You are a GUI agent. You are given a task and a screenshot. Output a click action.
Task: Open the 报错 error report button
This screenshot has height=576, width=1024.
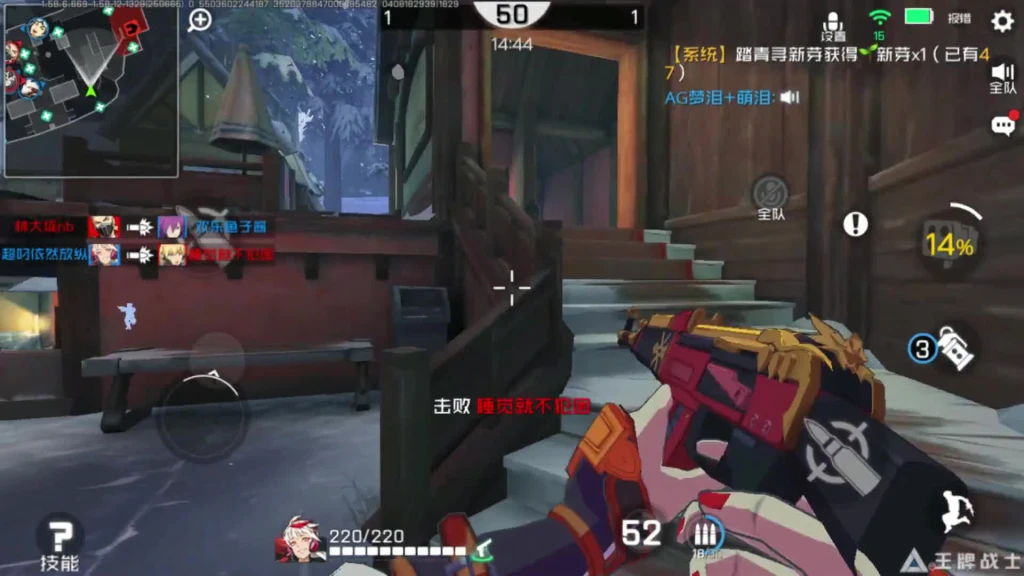959,18
